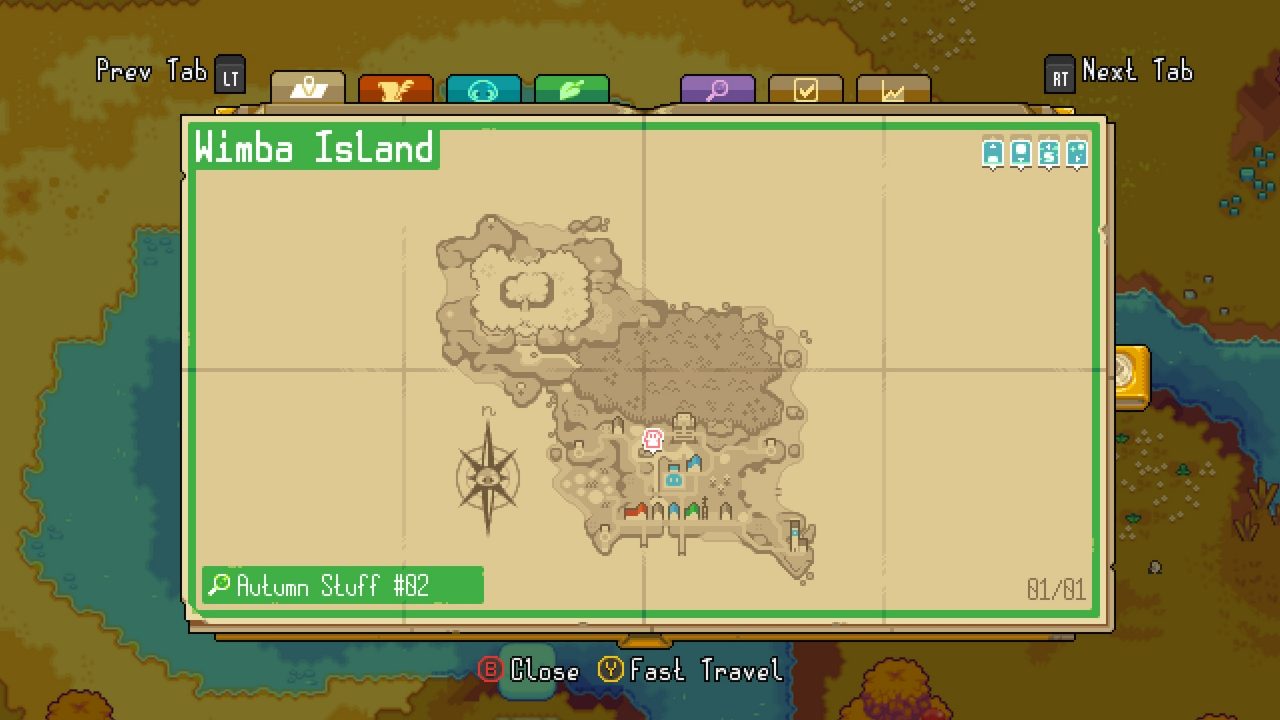Viewport: 1280px width, 720px height.
Task: Switch to the orange letter tab
Action: tap(395, 88)
